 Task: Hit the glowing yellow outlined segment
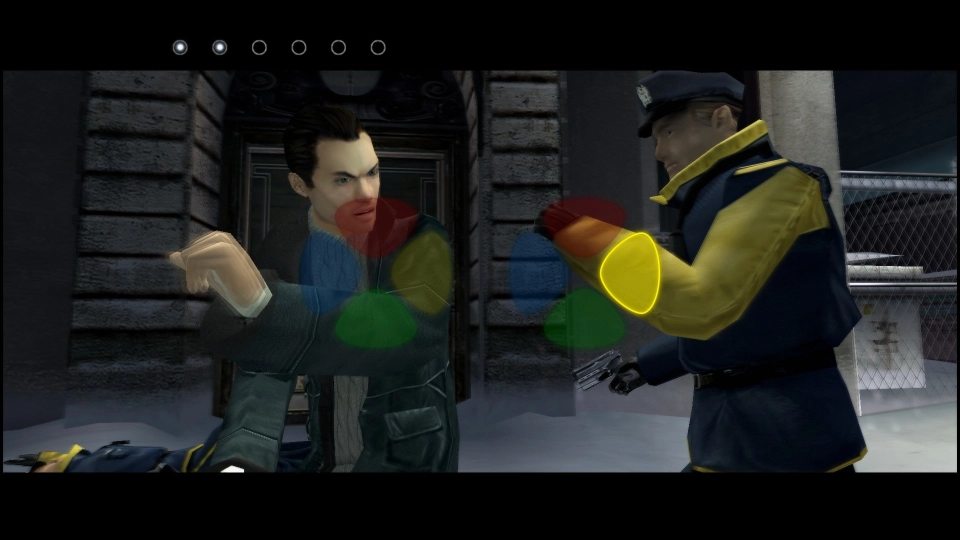click(x=630, y=272)
